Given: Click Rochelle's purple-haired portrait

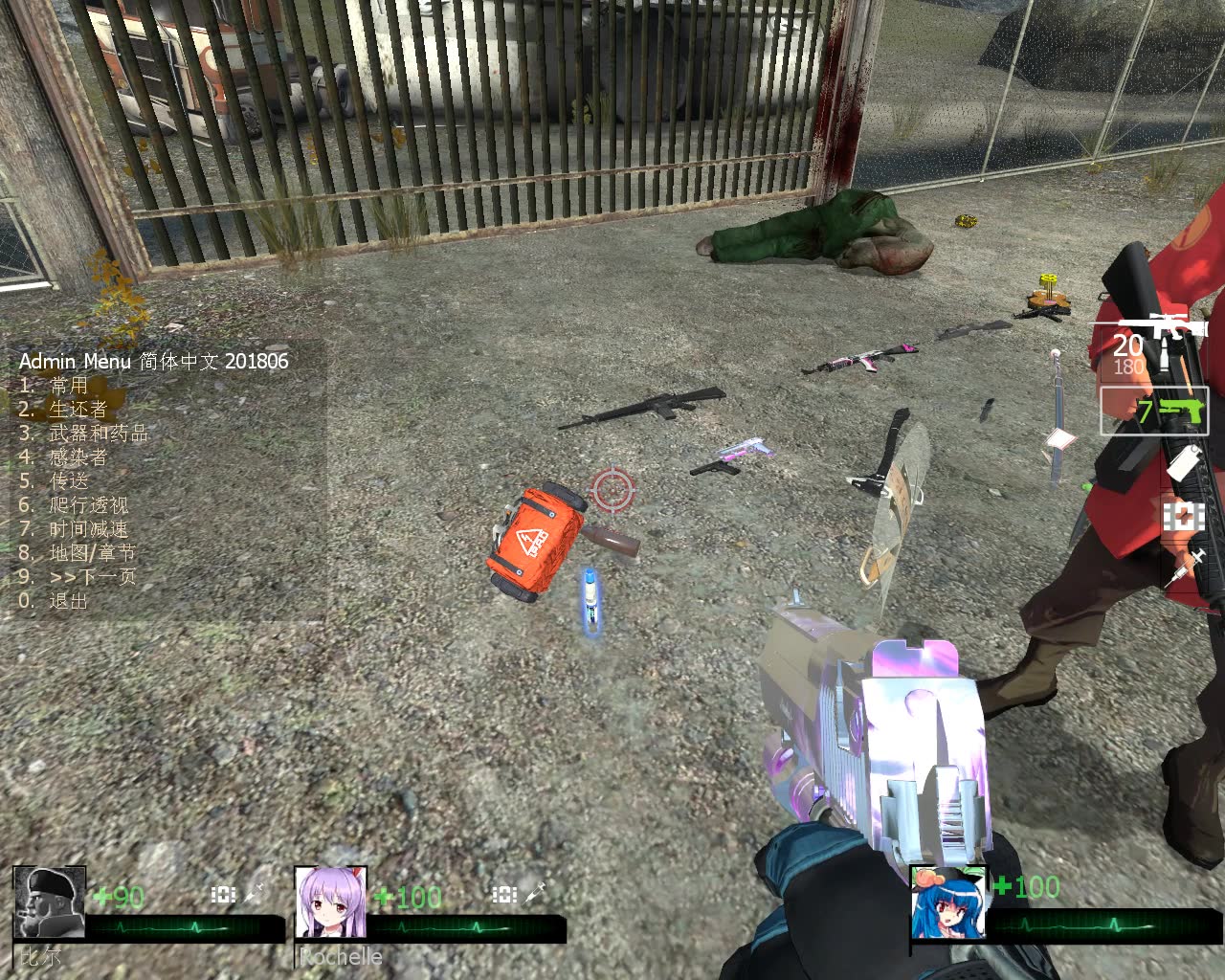Looking at the screenshot, I should coord(331,902).
